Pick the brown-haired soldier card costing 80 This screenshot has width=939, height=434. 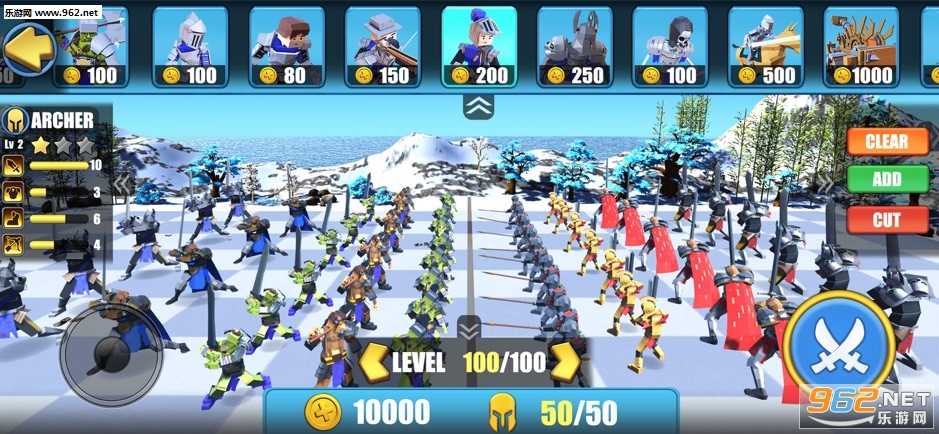tap(285, 46)
